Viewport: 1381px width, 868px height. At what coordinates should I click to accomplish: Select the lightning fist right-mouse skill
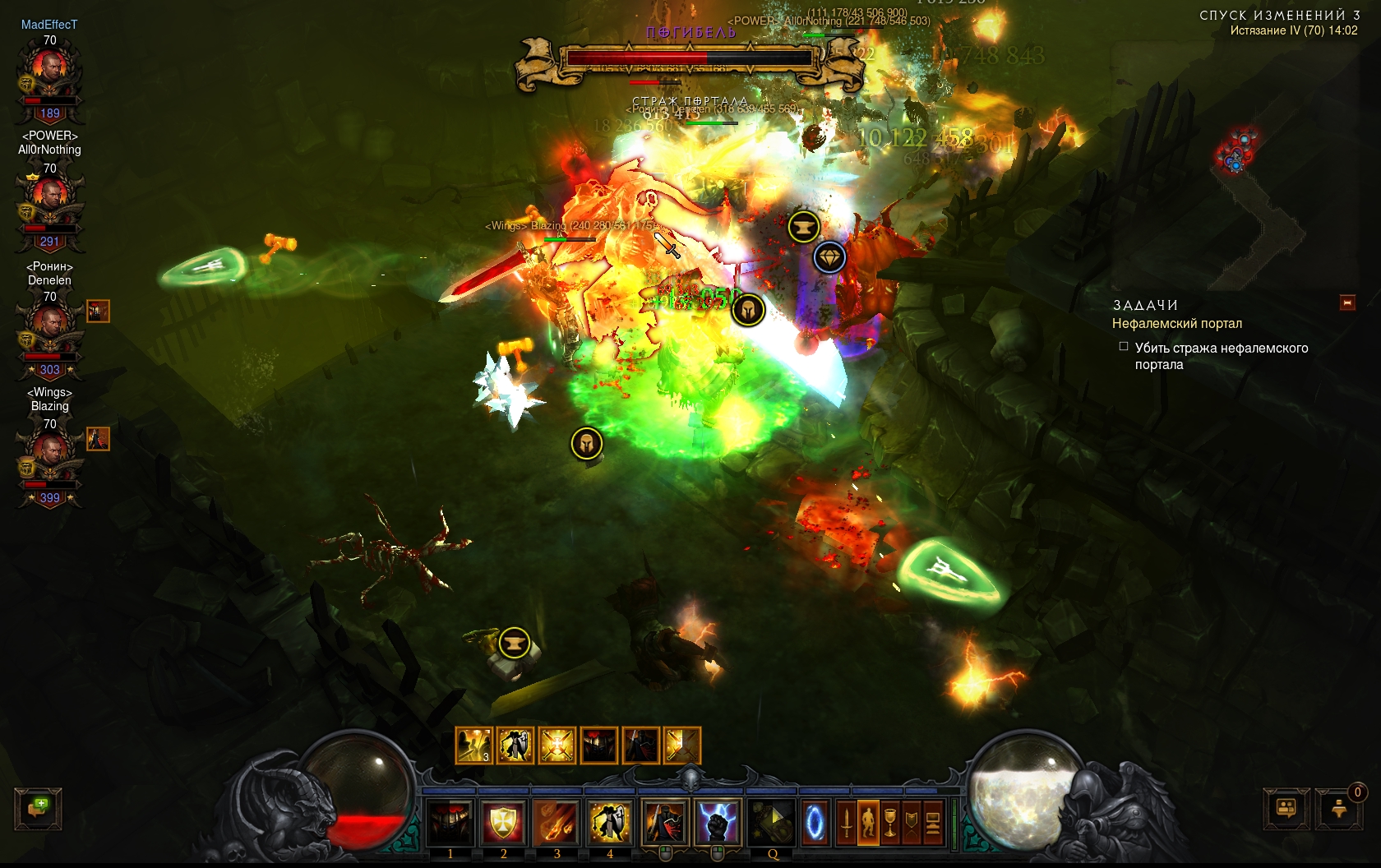(x=718, y=821)
